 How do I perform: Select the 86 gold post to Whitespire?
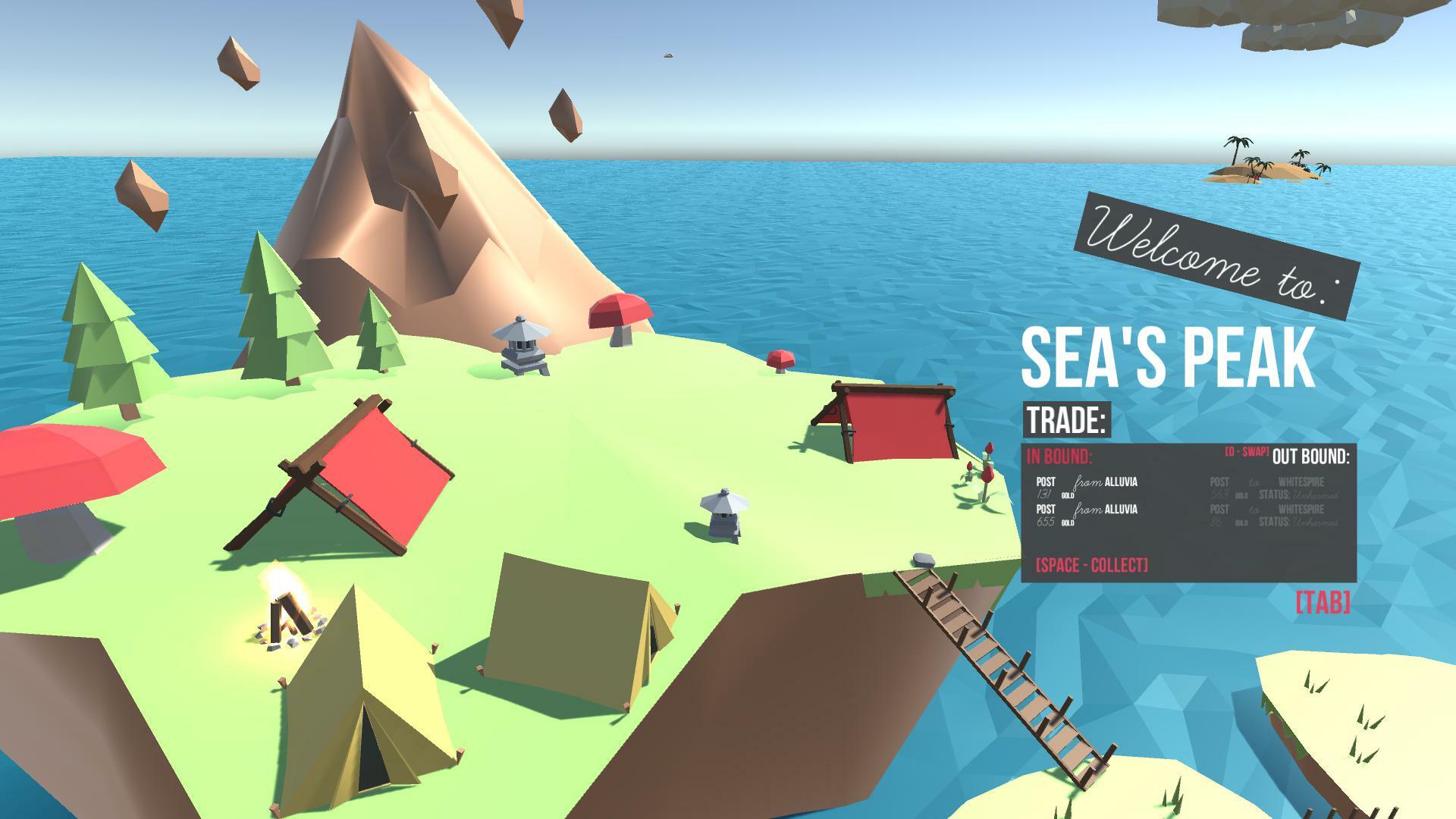point(1272,515)
